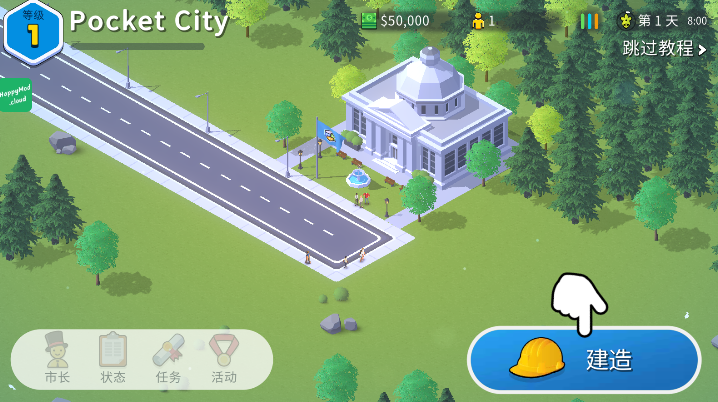Open the 建造 build menu
Image resolution: width=718 pixels, height=402 pixels.
tap(584, 359)
